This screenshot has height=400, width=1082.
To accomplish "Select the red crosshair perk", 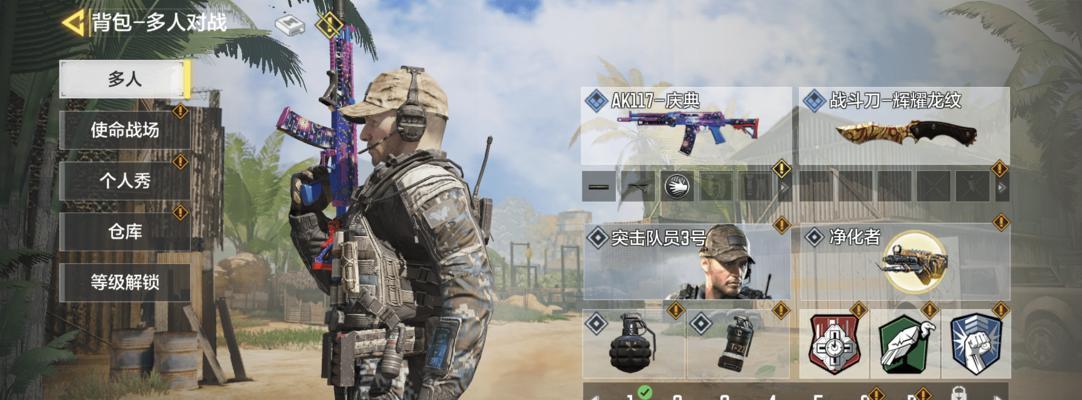I will click(834, 344).
